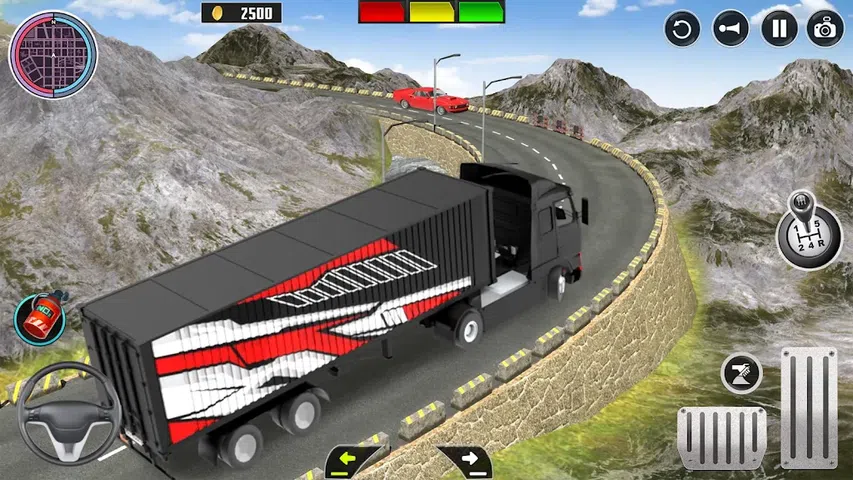Viewport: 853px width, 480px height.
Task: Tap the round icon above the brake pedal
Action: coord(741,373)
